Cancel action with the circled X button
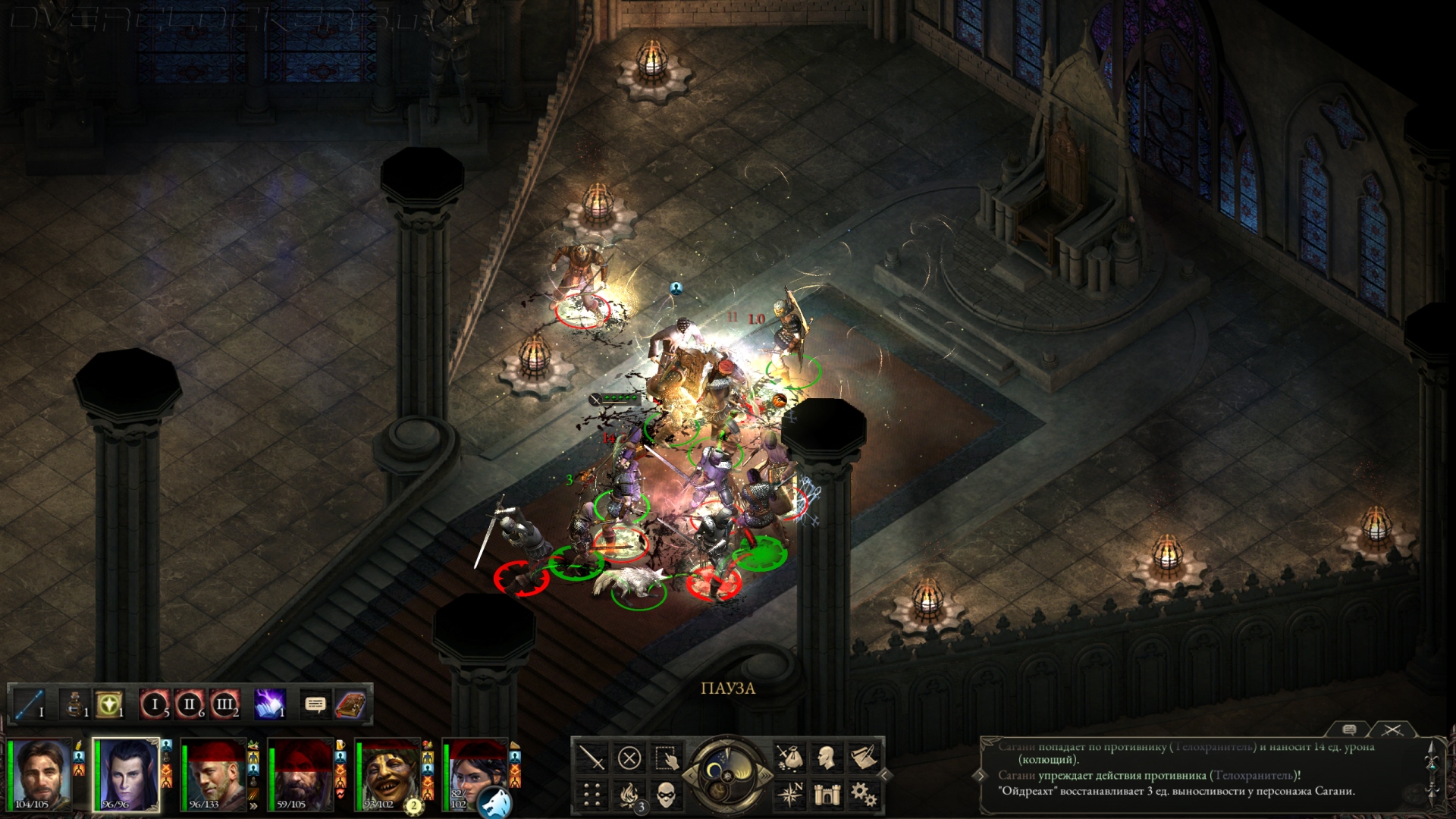The image size is (1456, 819). 629,758
